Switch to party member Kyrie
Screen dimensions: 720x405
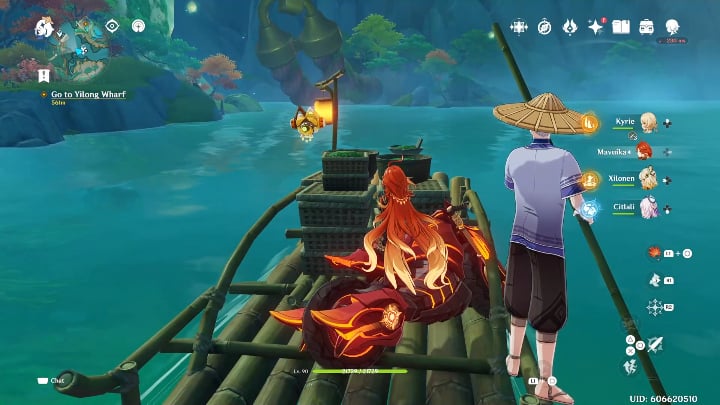(x=647, y=122)
